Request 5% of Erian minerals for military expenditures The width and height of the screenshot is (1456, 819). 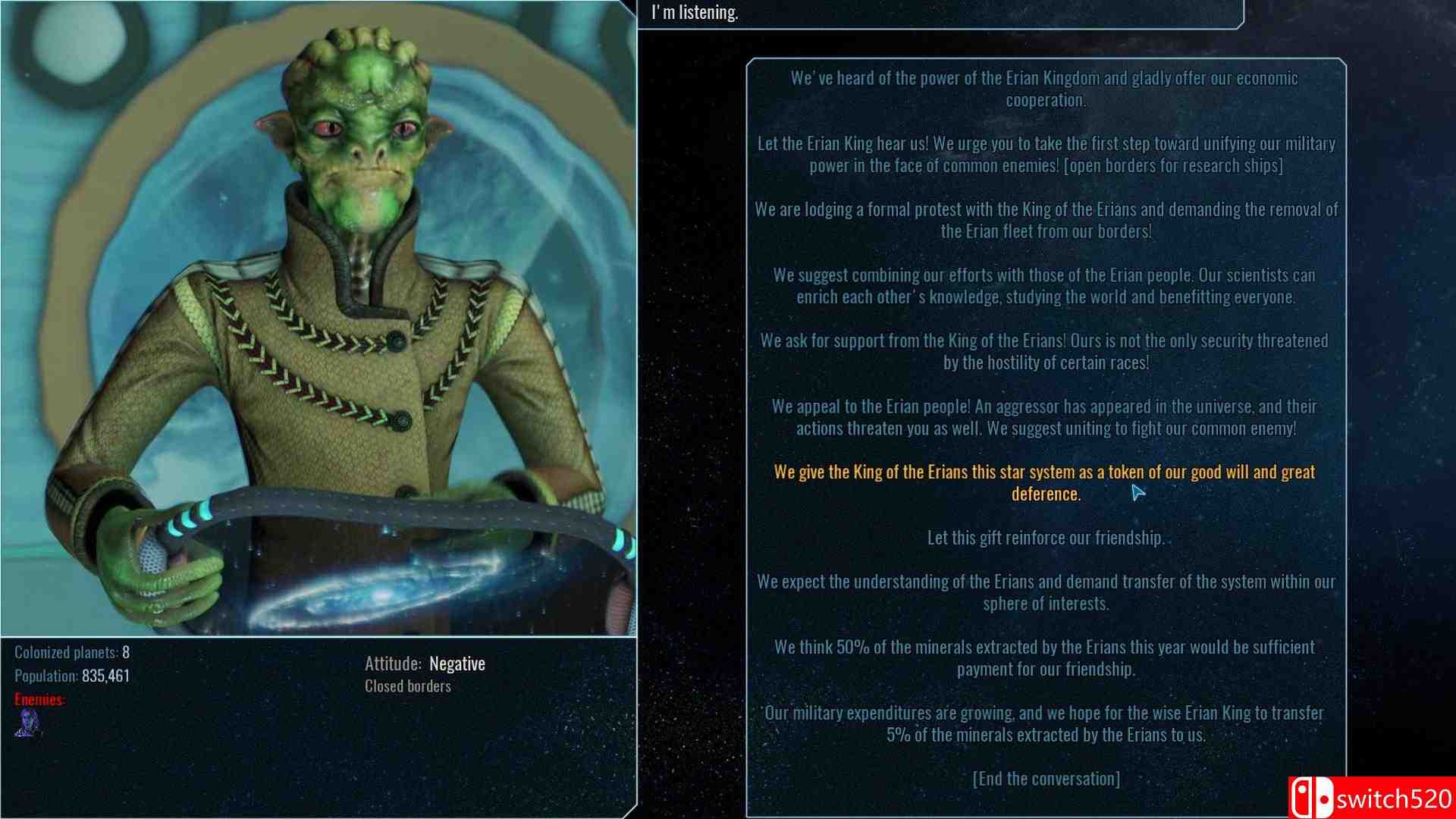1045,723
